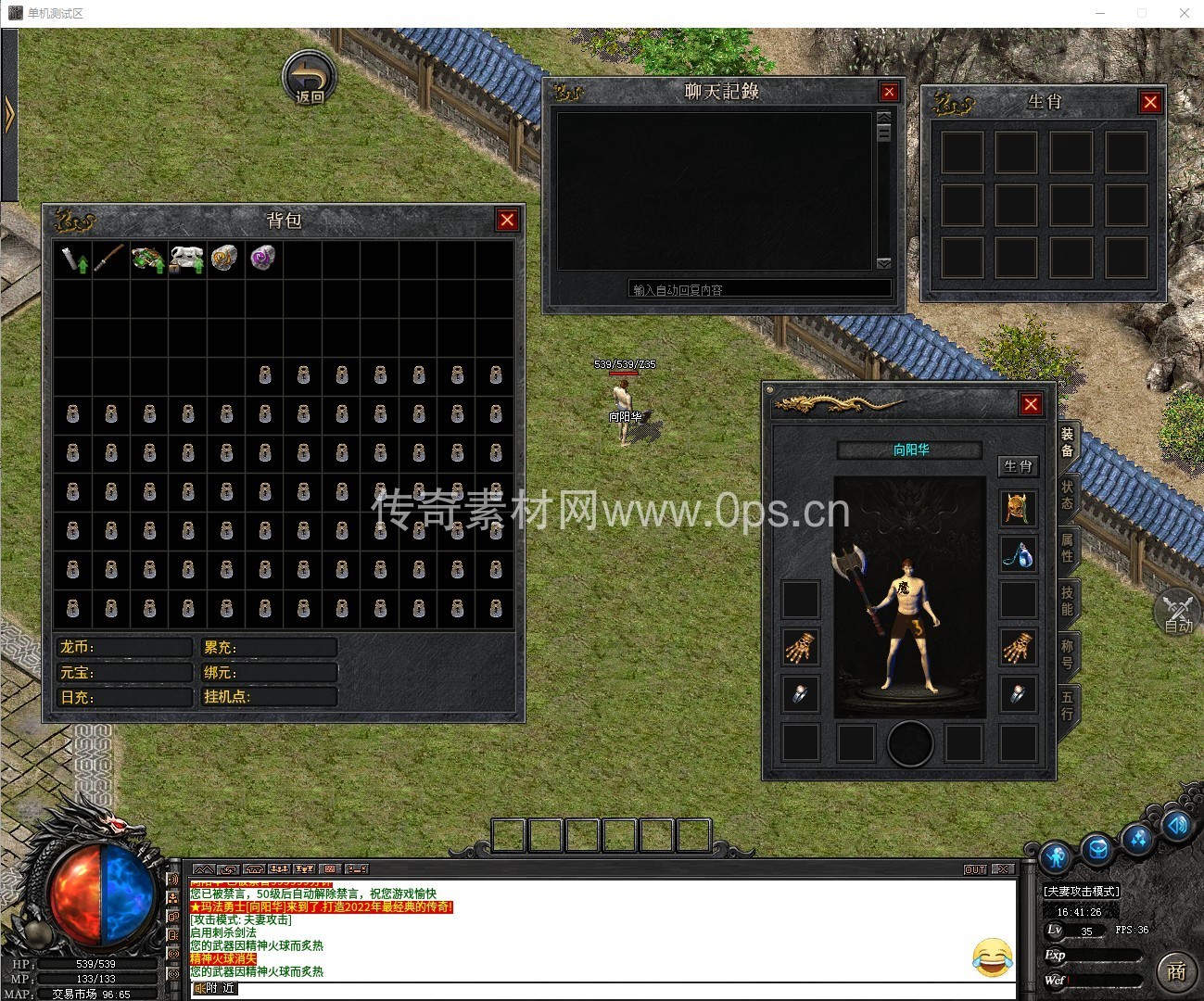Close the character equipment panel
This screenshot has width=1204, height=1001.
click(1031, 404)
